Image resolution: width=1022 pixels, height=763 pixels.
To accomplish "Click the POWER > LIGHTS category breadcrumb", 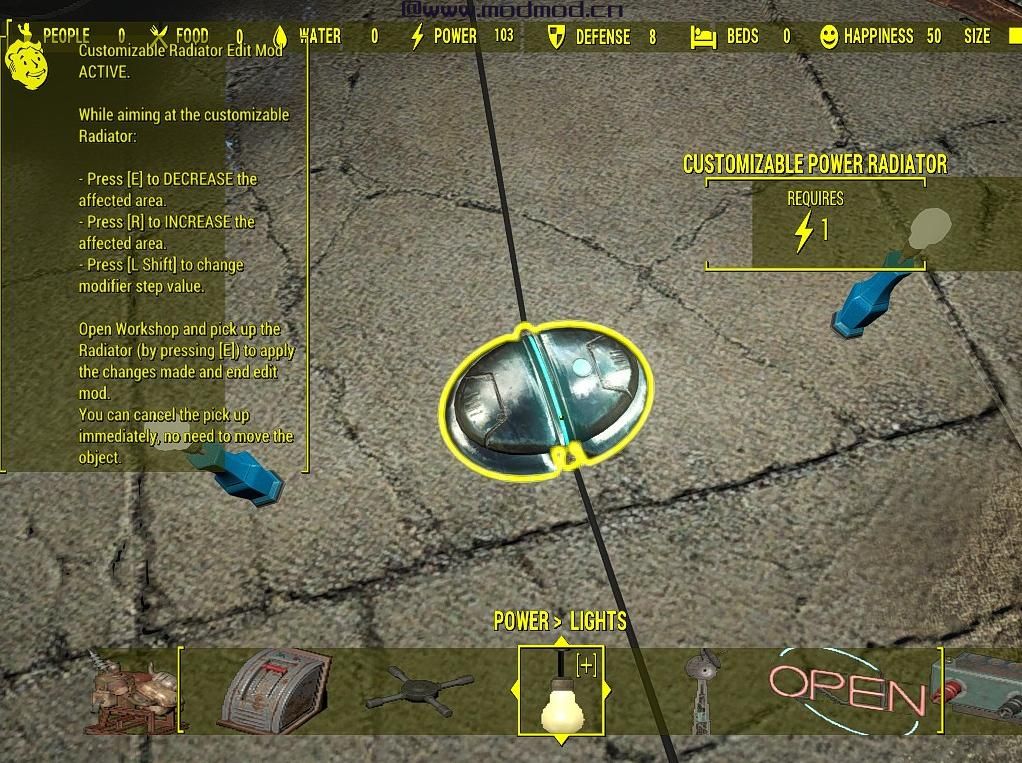I will [560, 621].
